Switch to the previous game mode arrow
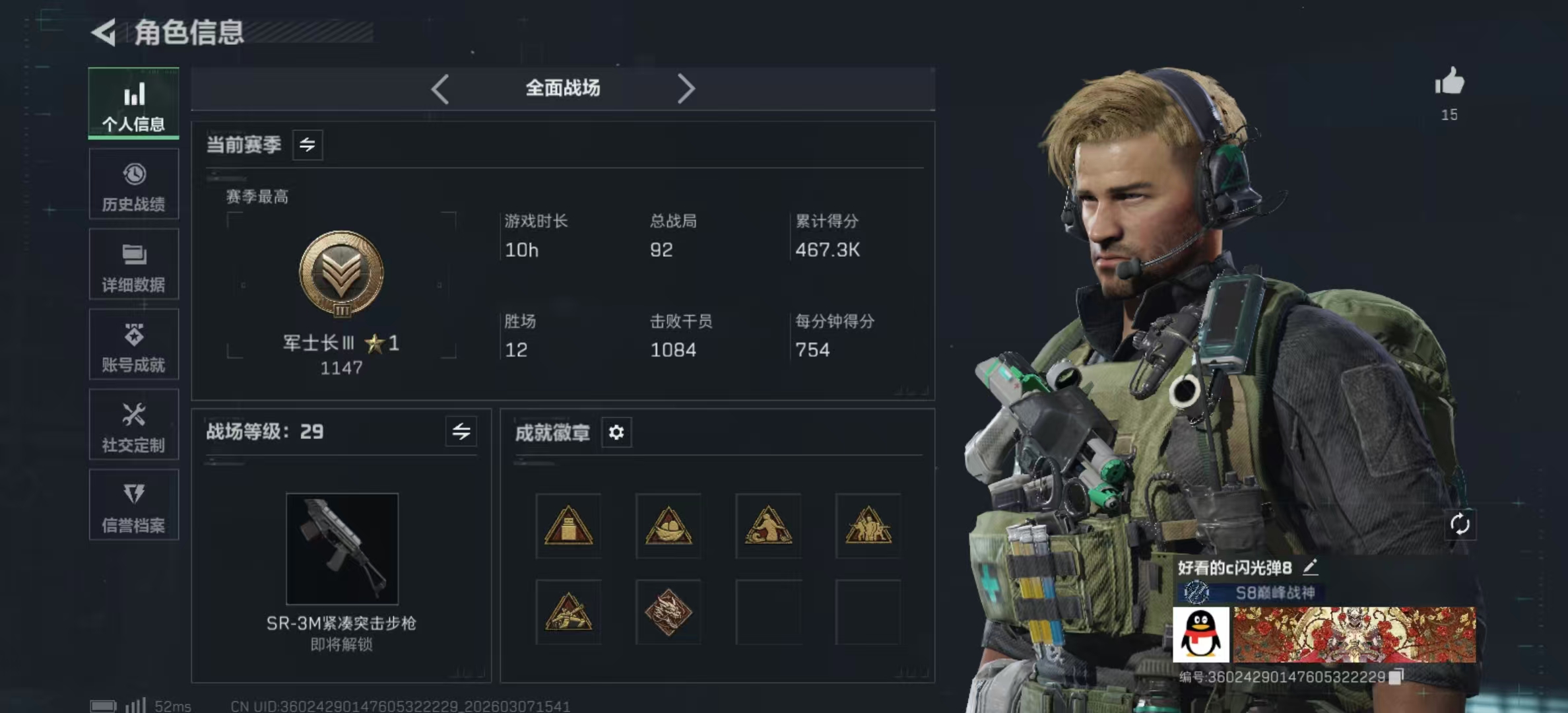The height and width of the screenshot is (713, 1568). click(x=440, y=88)
